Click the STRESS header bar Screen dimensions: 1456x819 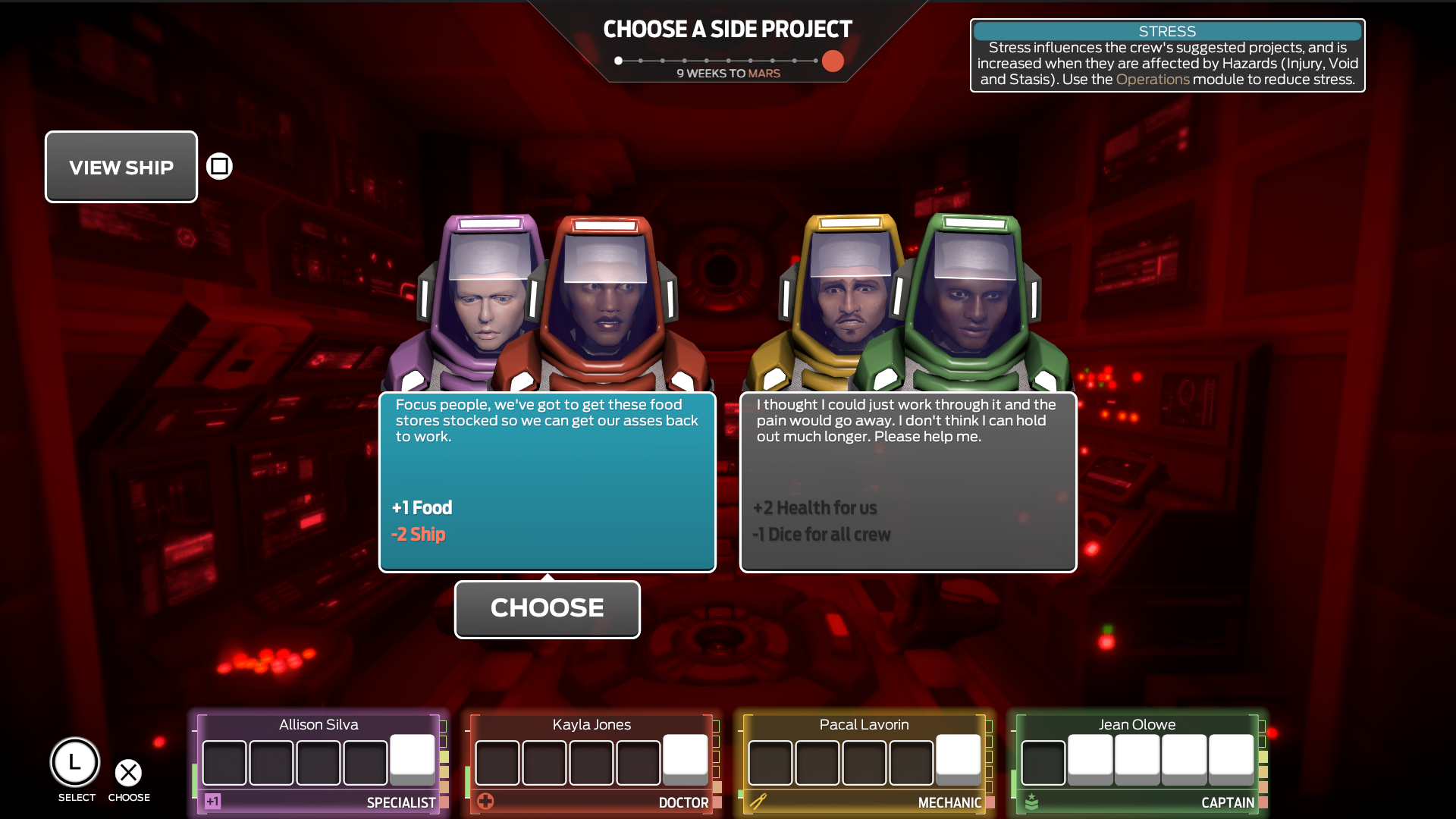1168,31
